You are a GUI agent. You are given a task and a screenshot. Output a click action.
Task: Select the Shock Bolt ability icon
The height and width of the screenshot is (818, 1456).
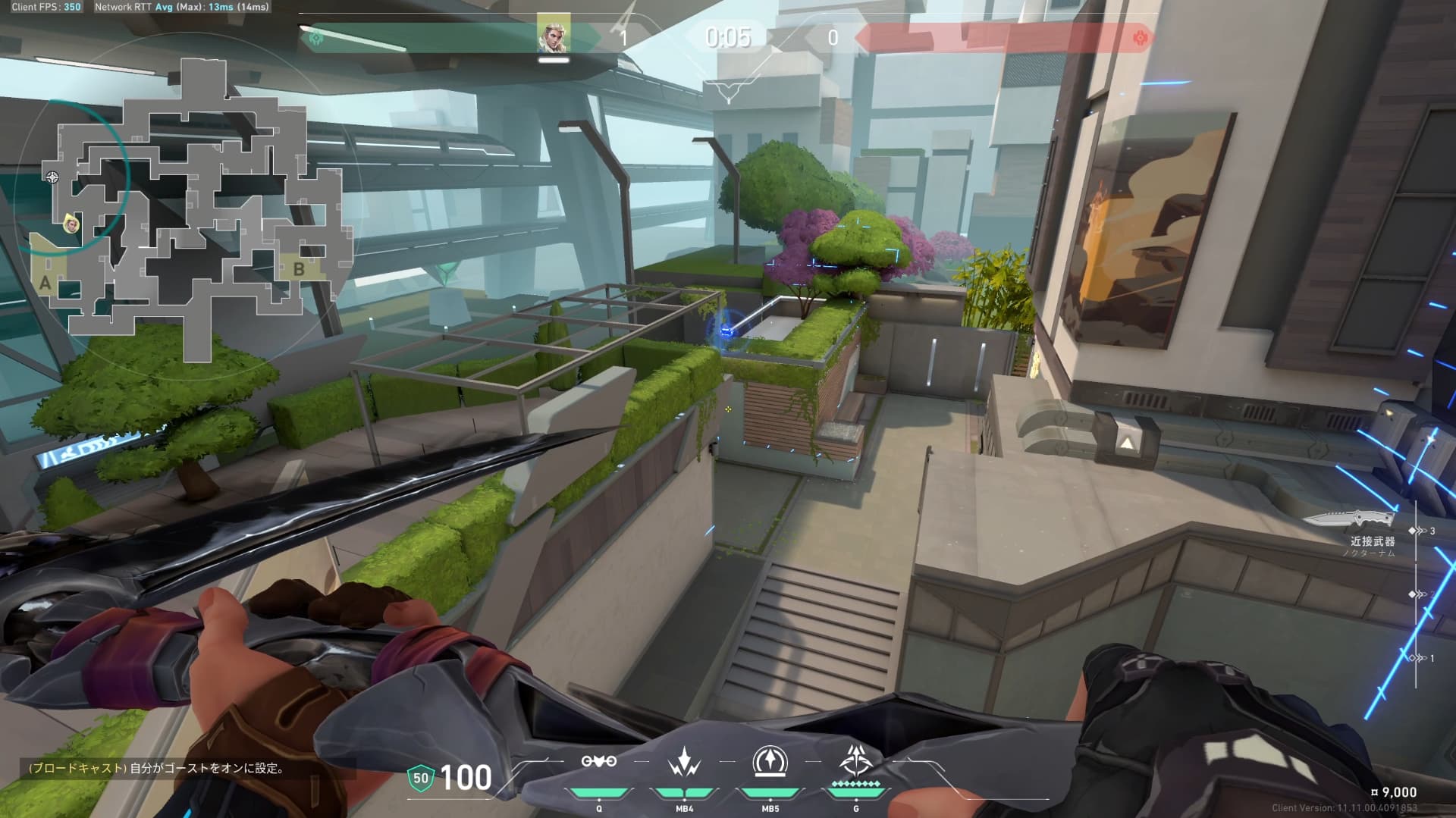point(684,762)
